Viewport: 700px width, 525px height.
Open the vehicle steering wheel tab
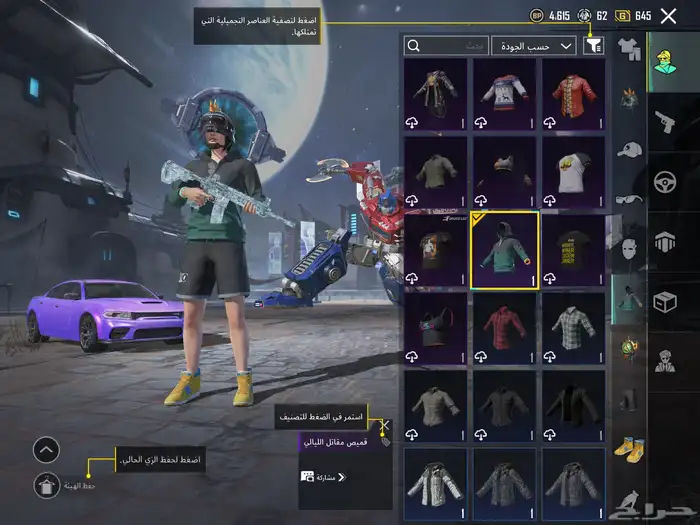(x=664, y=182)
